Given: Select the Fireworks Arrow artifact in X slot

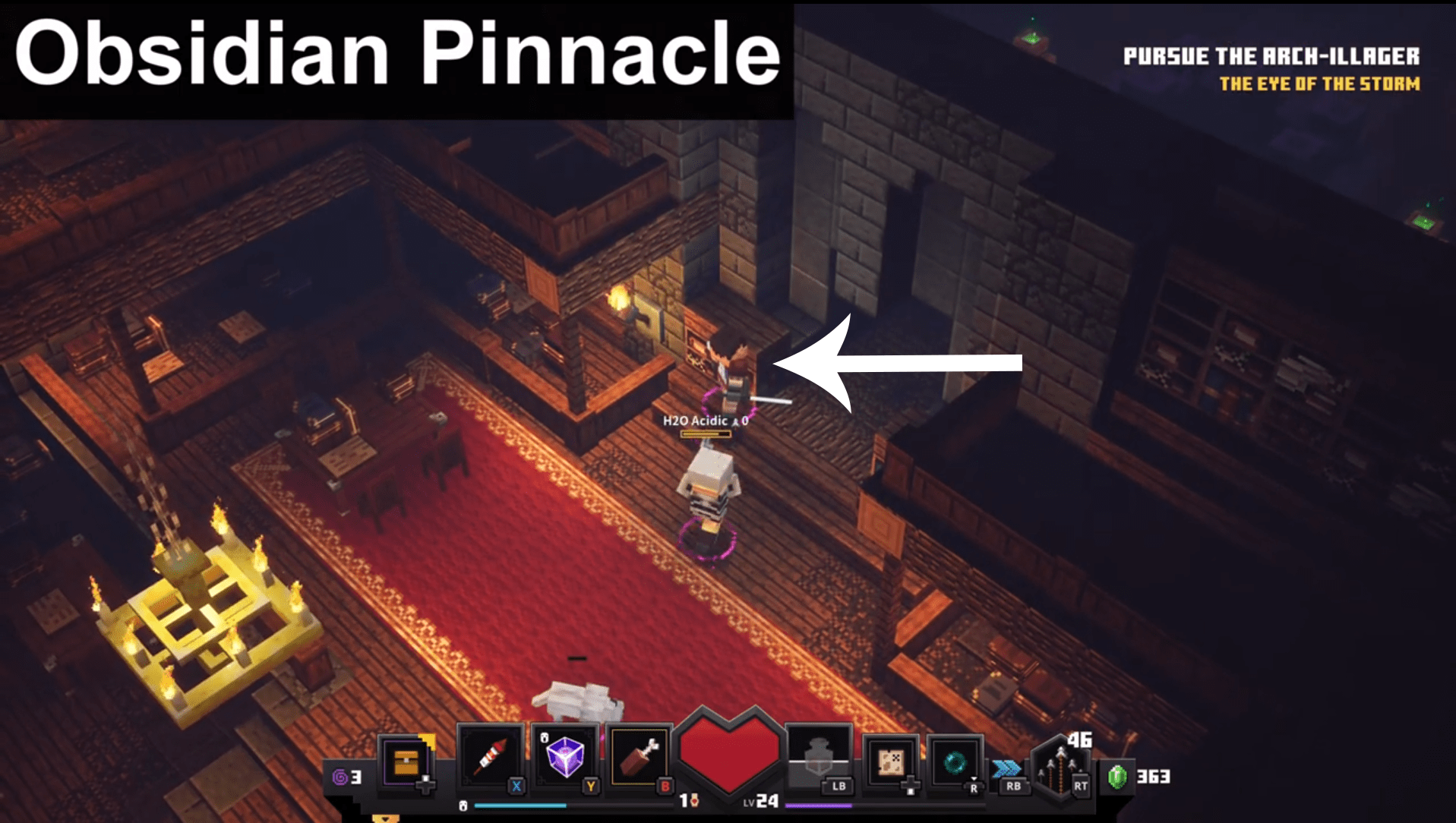Looking at the screenshot, I should pyautogui.click(x=490, y=755).
